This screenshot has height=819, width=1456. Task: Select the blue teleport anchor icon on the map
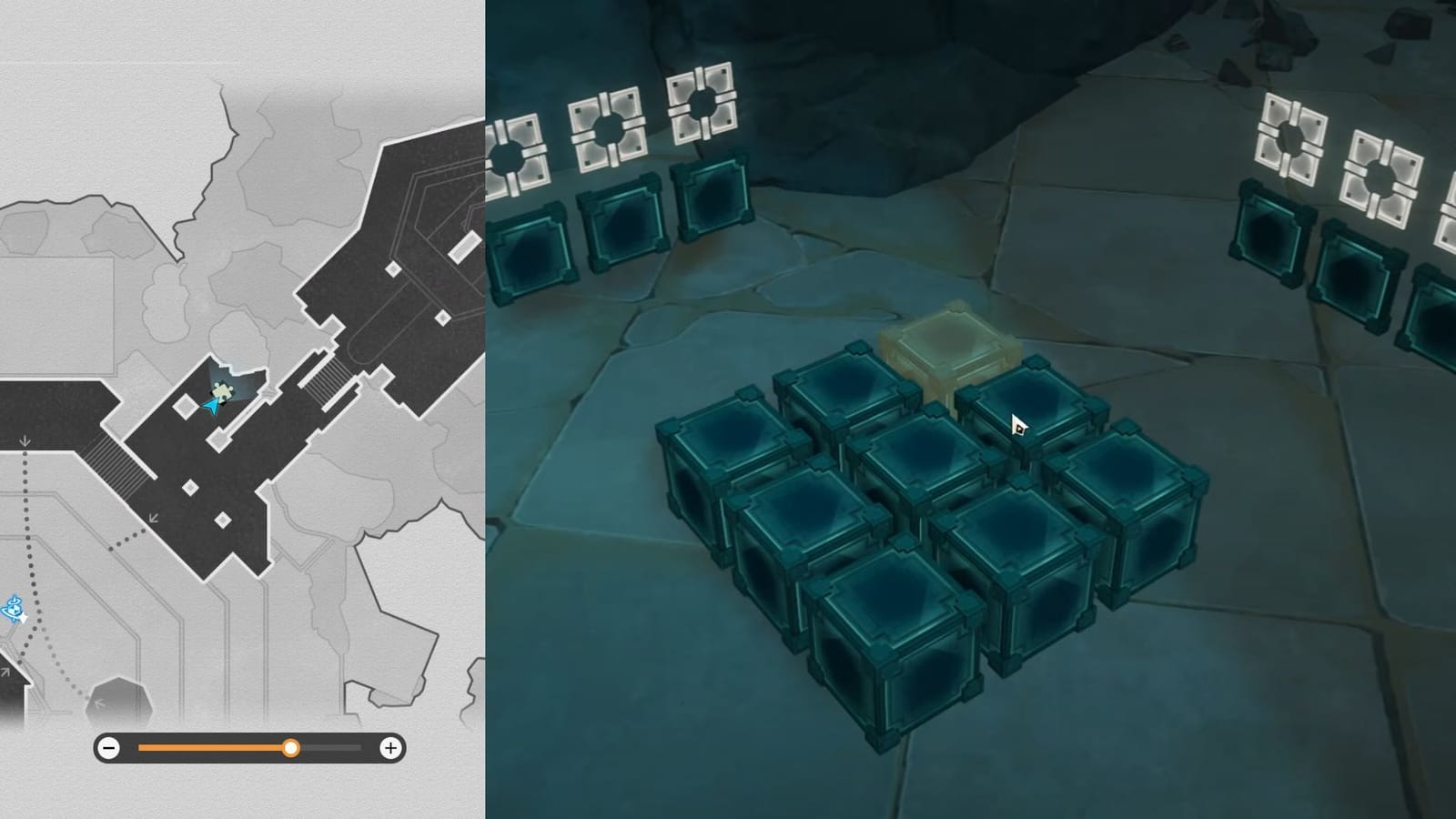click(x=14, y=608)
